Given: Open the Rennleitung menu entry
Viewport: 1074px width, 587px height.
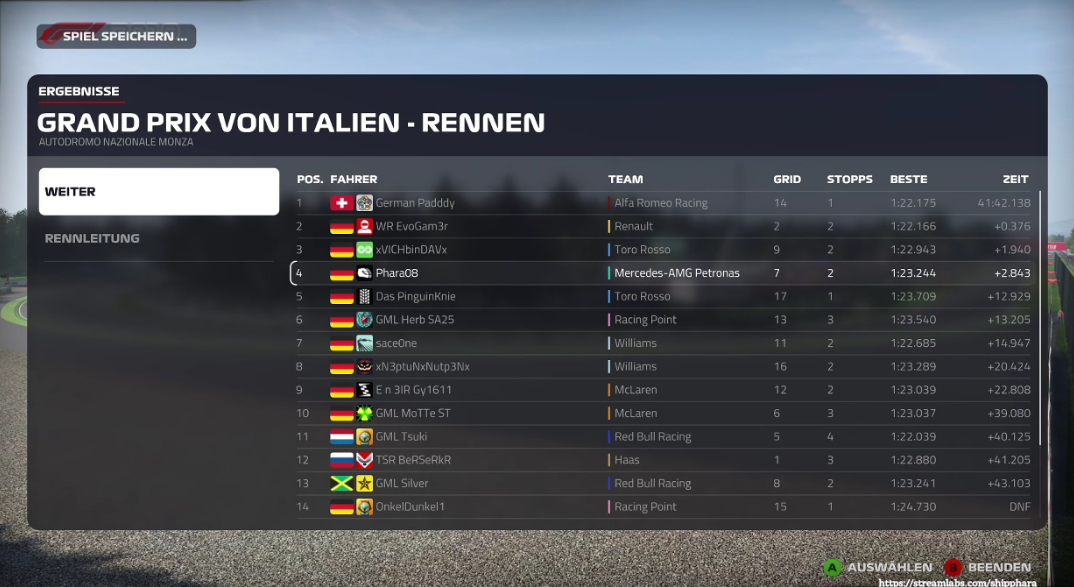Looking at the screenshot, I should point(158,238).
